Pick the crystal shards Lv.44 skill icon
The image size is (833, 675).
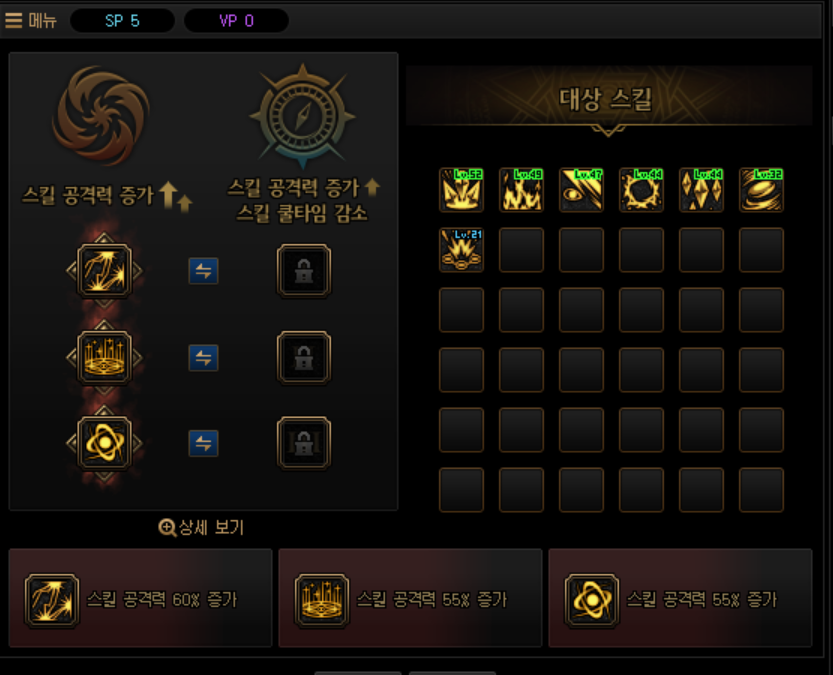pyautogui.click(x=701, y=190)
